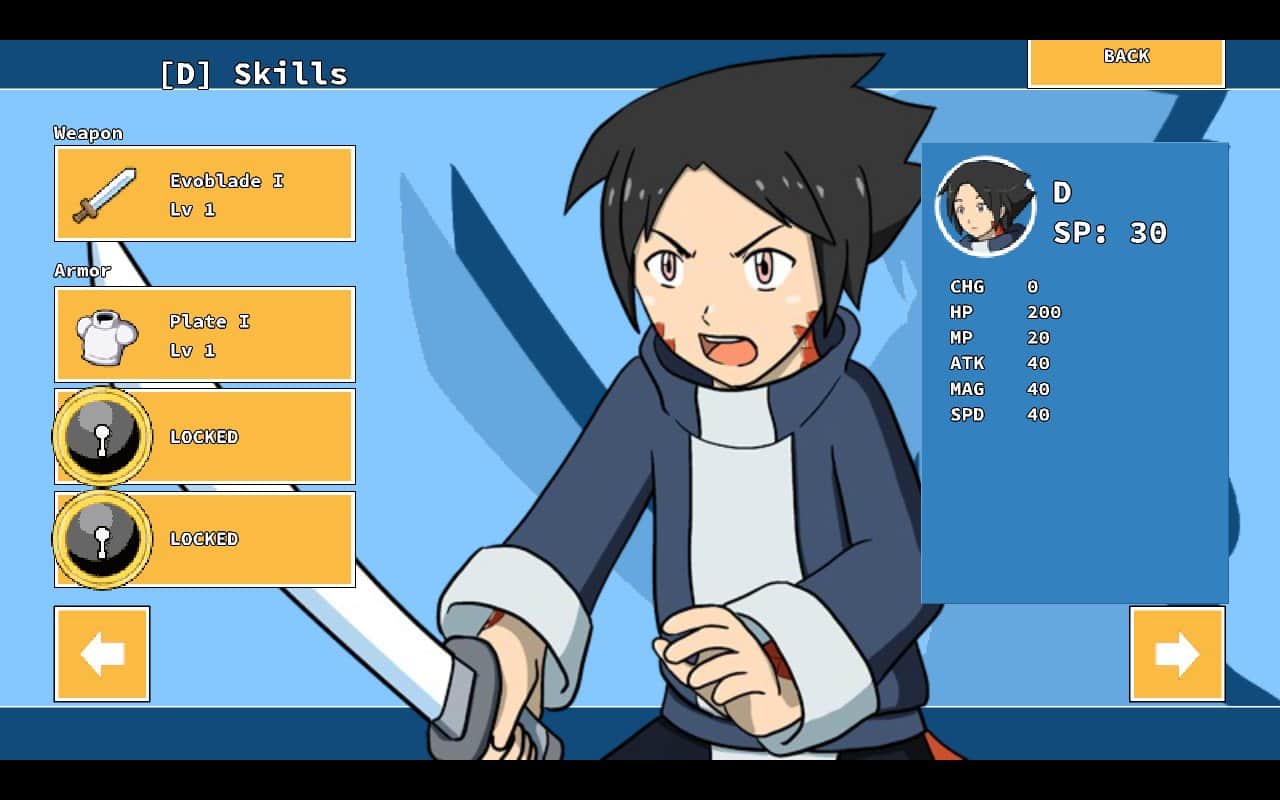The image size is (1280, 800).
Task: Select the Evoblade I weapon slot
Action: 205,194
